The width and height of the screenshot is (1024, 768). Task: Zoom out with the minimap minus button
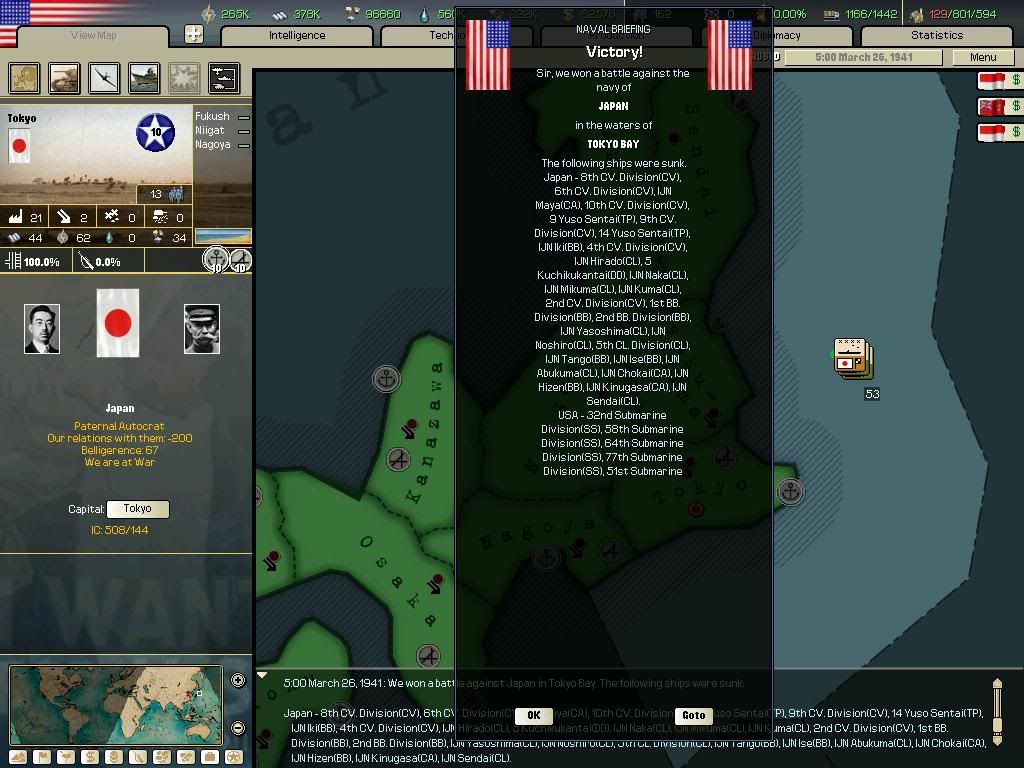coord(238,728)
